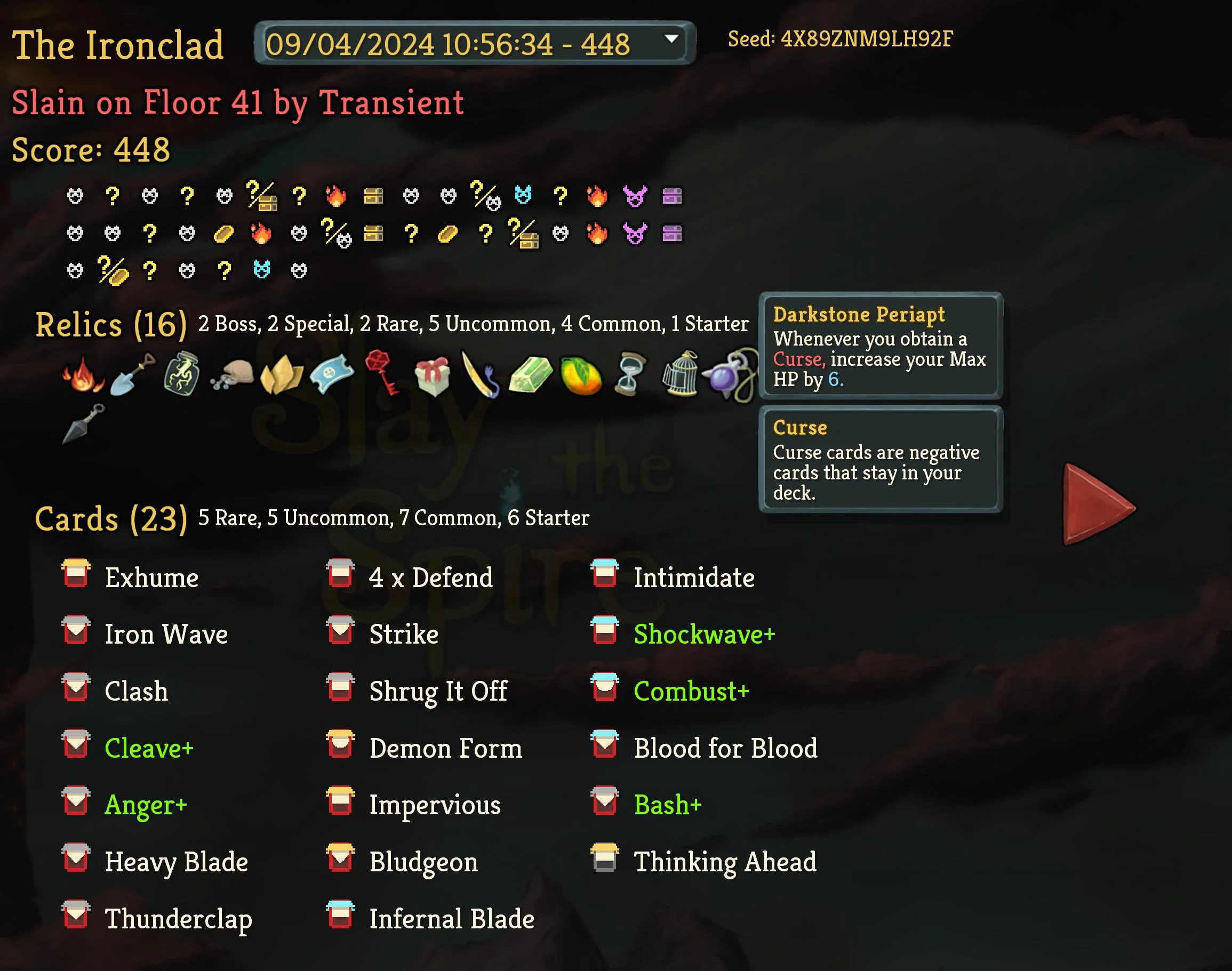Click the Kunai relic on second relic row
Viewport: 1232px width, 971px height.
[84, 423]
